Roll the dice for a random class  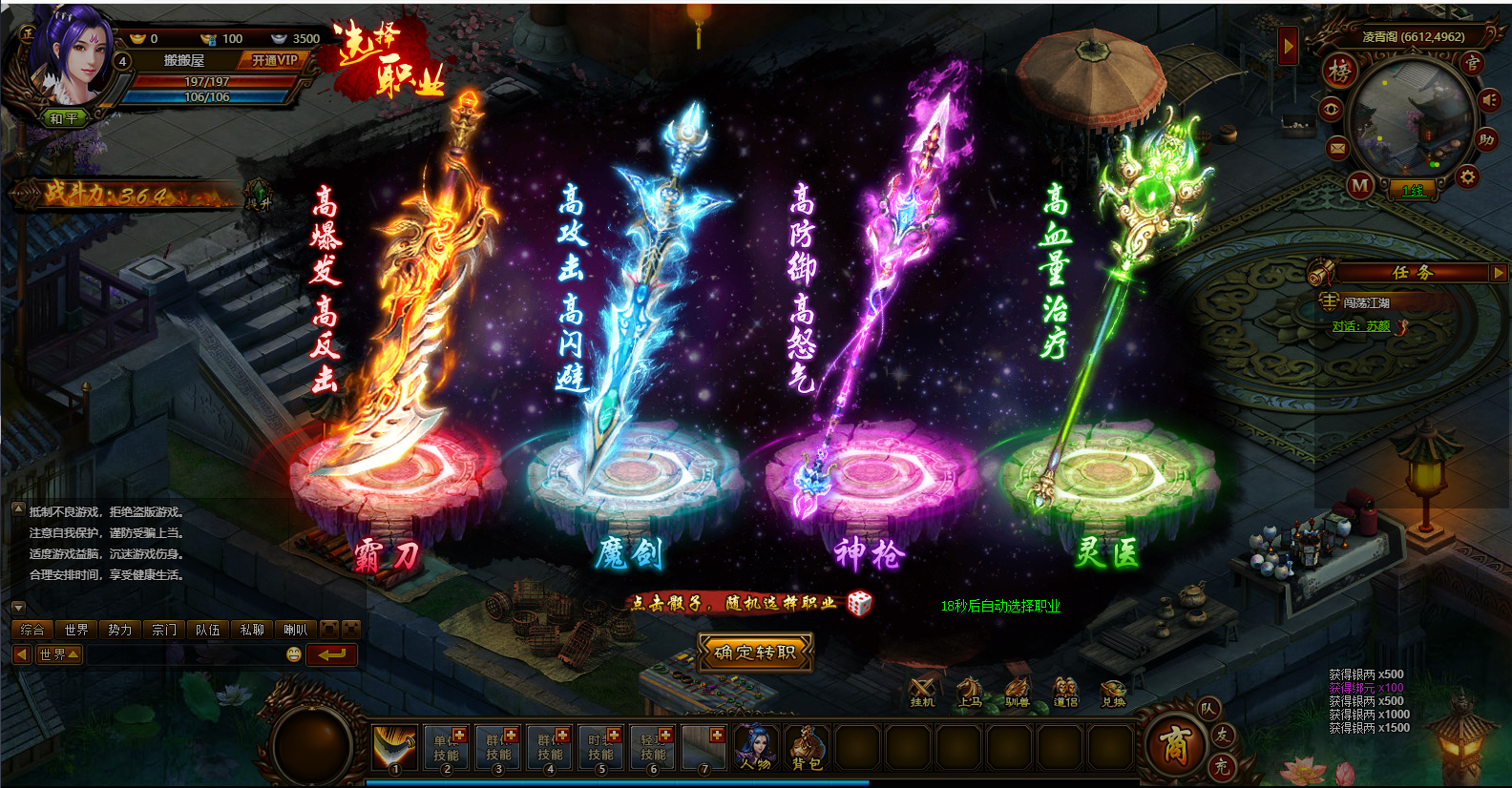pos(859,603)
